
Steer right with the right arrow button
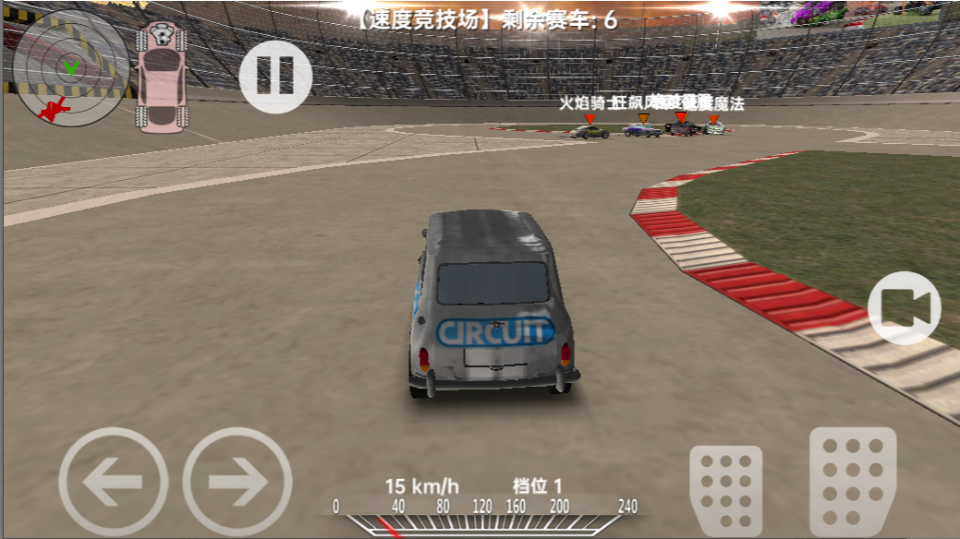point(237,483)
